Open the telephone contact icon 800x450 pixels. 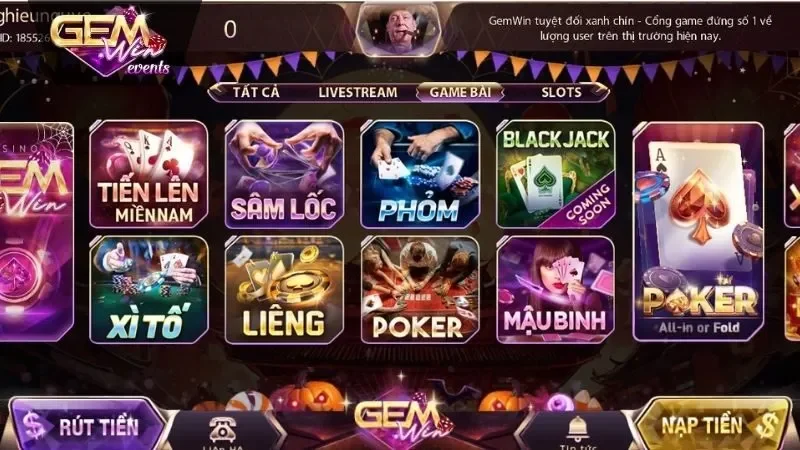(217, 430)
